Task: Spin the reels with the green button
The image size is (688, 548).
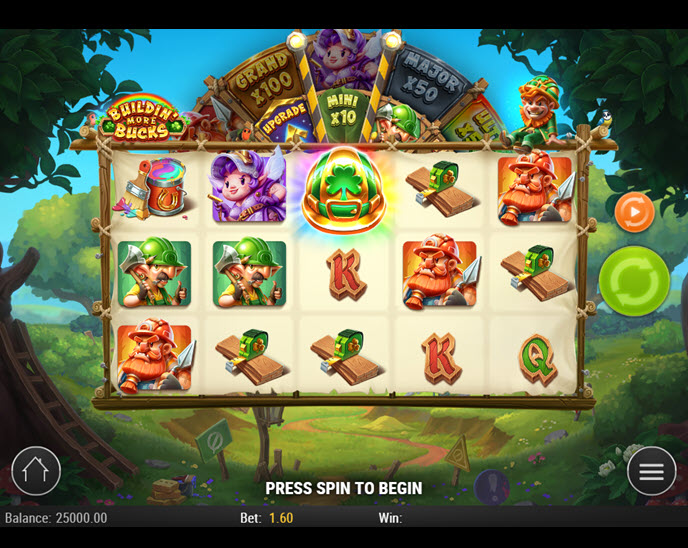Action: coord(634,281)
